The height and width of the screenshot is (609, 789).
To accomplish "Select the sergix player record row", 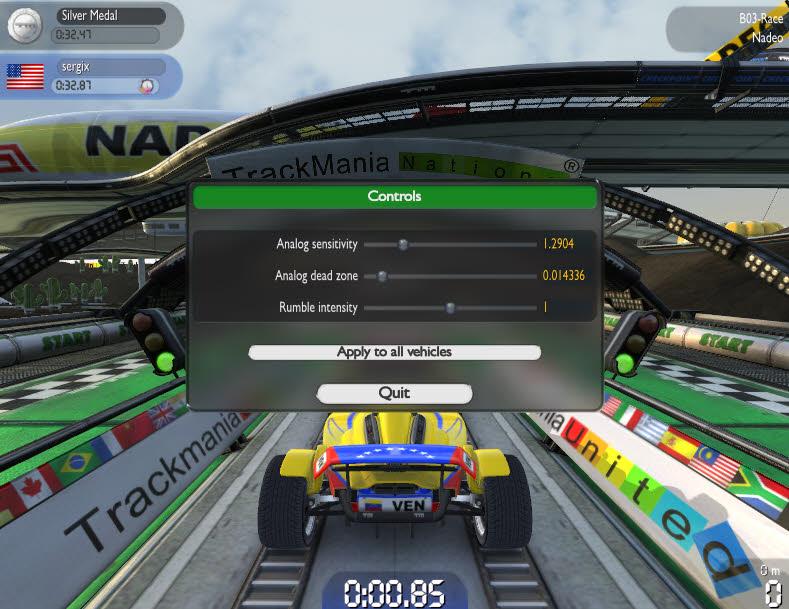I will click(x=90, y=77).
